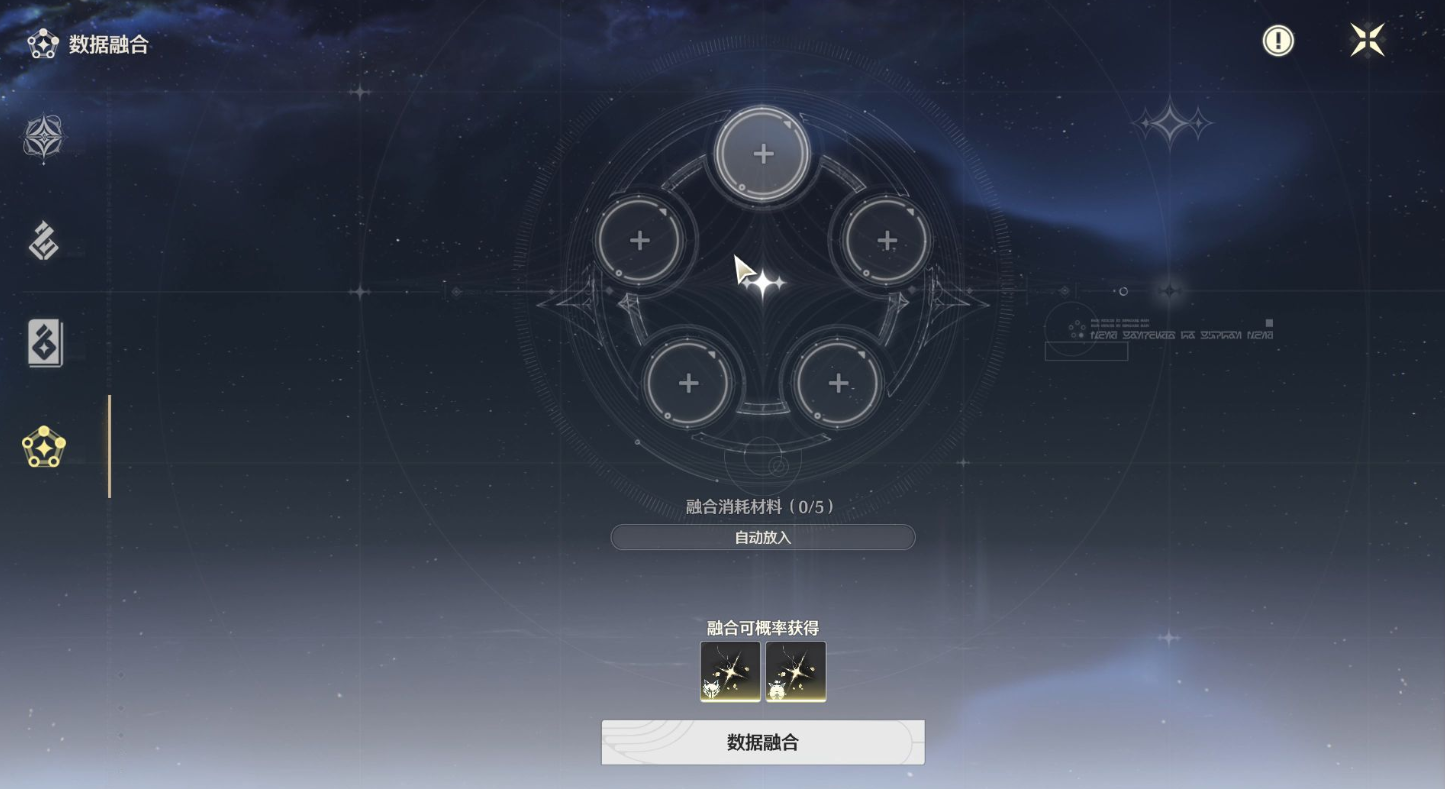1445x789 pixels.
Task: View the reward with the round creature emblem
Action: pyautogui.click(x=795, y=671)
